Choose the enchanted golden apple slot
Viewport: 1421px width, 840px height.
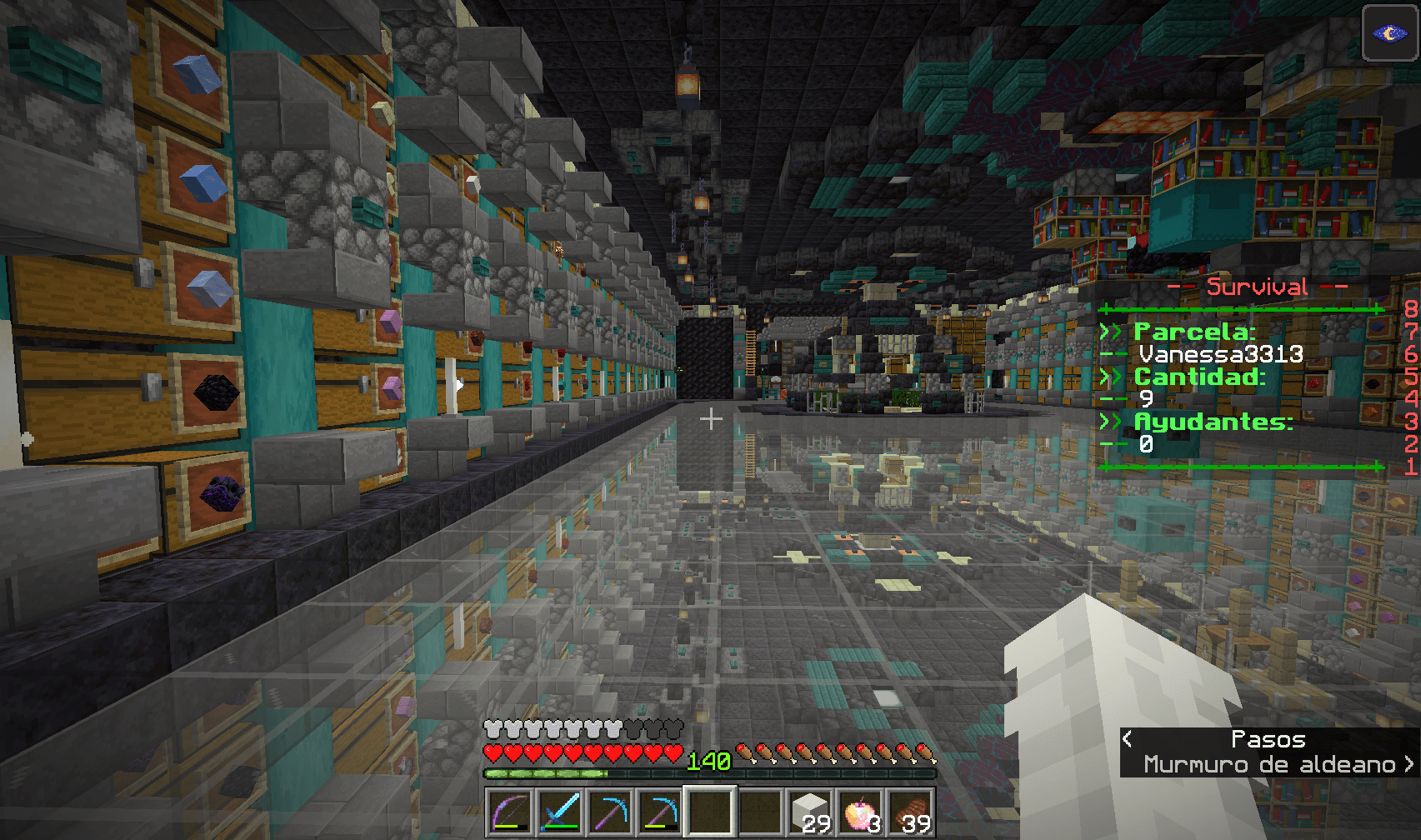coord(860,811)
